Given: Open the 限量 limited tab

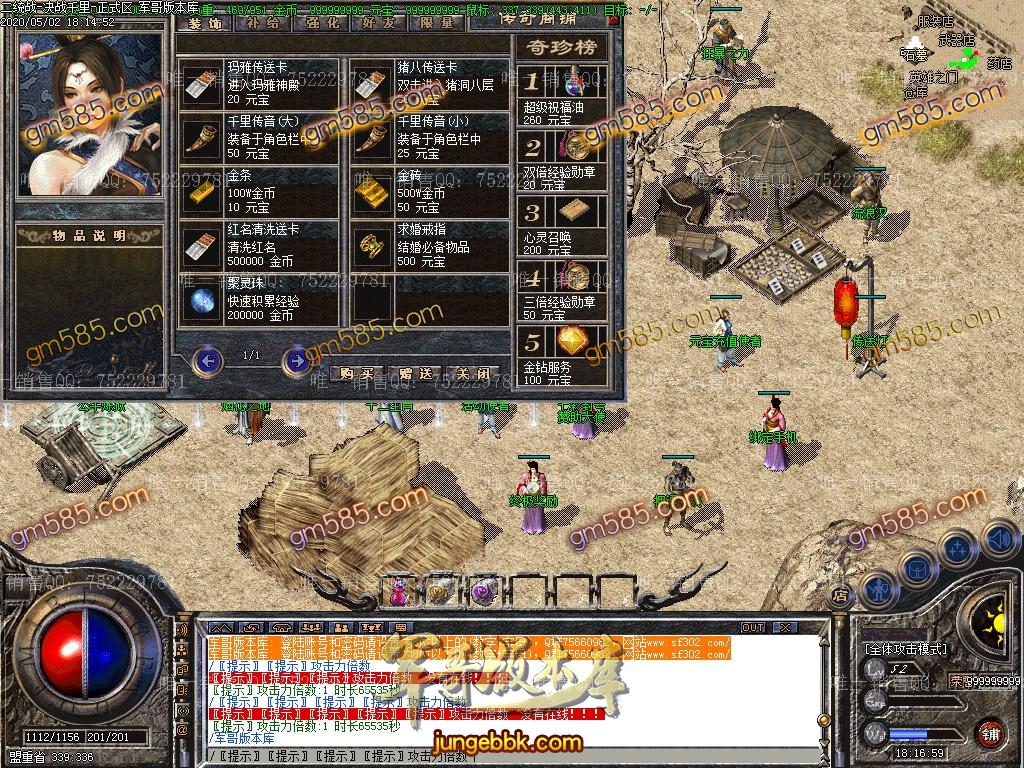Looking at the screenshot, I should 438,21.
